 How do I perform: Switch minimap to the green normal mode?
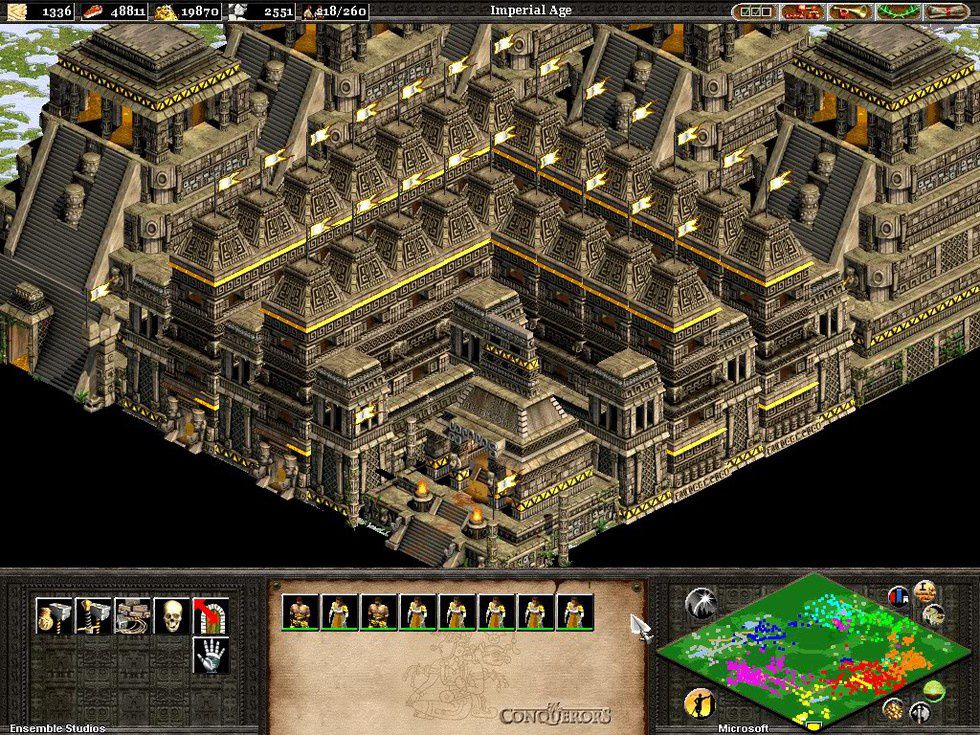(x=933, y=690)
